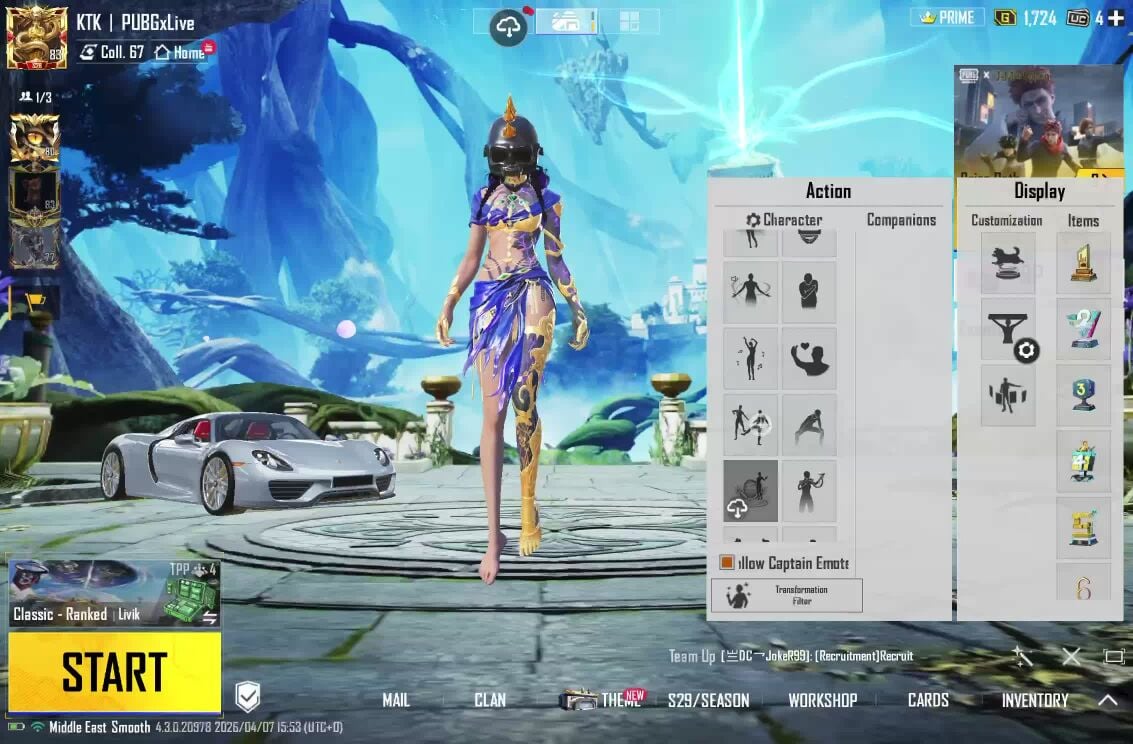Open the S29/Season menu

click(x=708, y=700)
